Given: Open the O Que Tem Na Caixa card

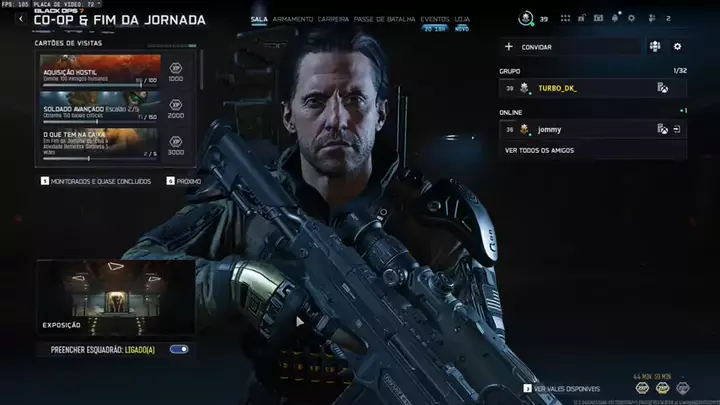Looking at the screenshot, I should 100,142.
